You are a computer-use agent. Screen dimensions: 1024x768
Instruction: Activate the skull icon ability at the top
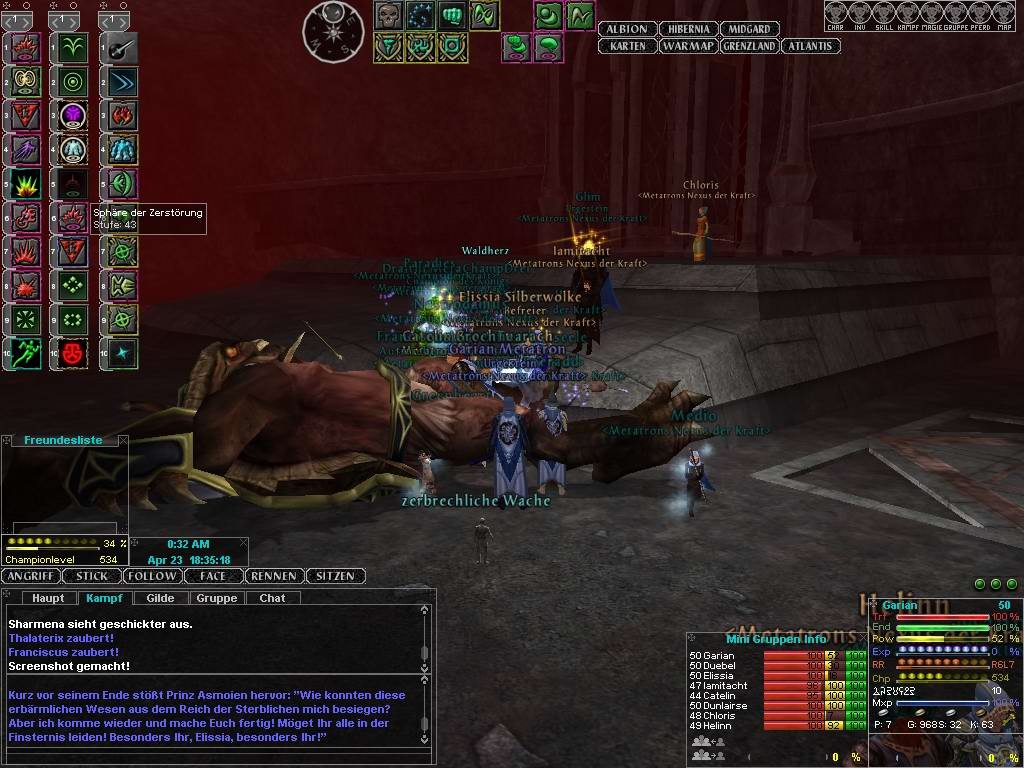389,15
